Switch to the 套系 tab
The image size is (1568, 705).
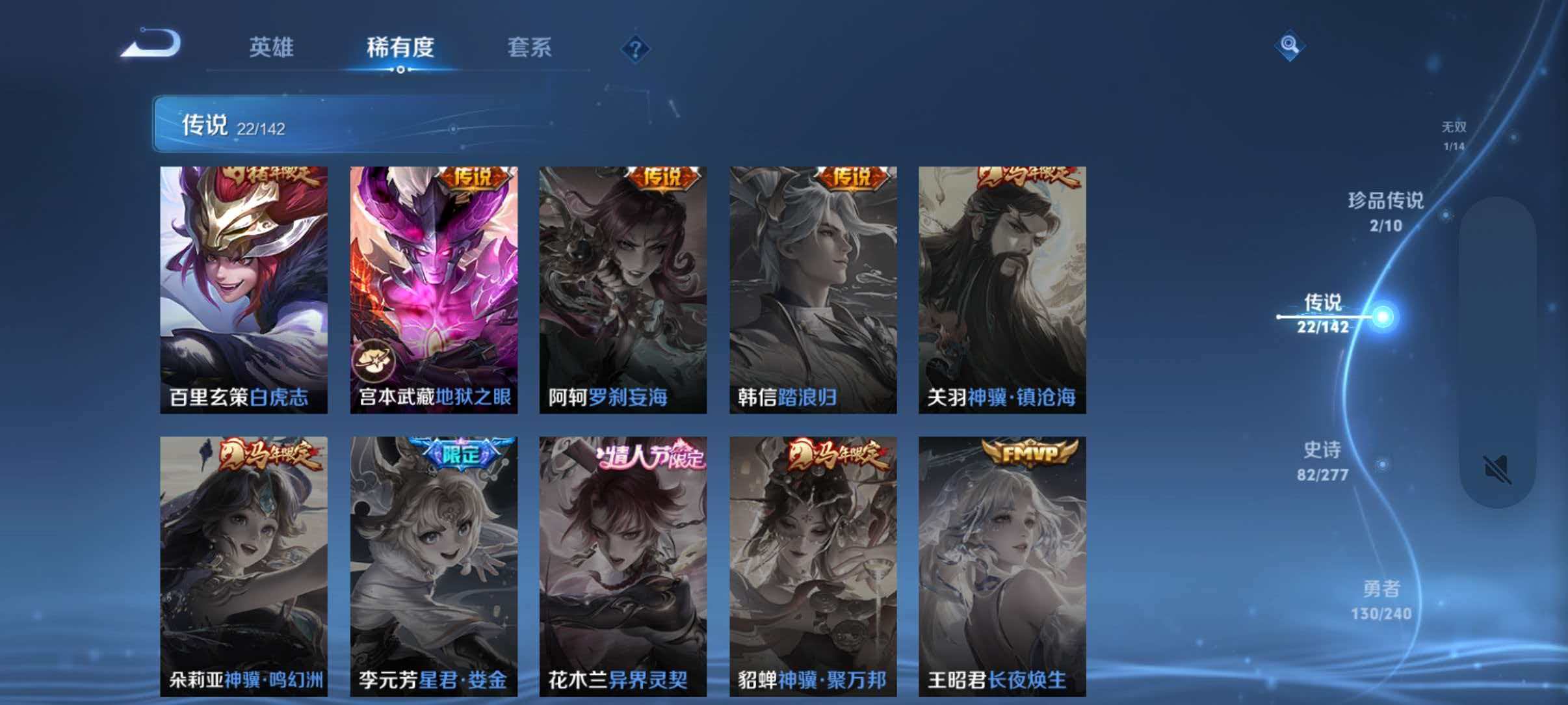pos(530,48)
